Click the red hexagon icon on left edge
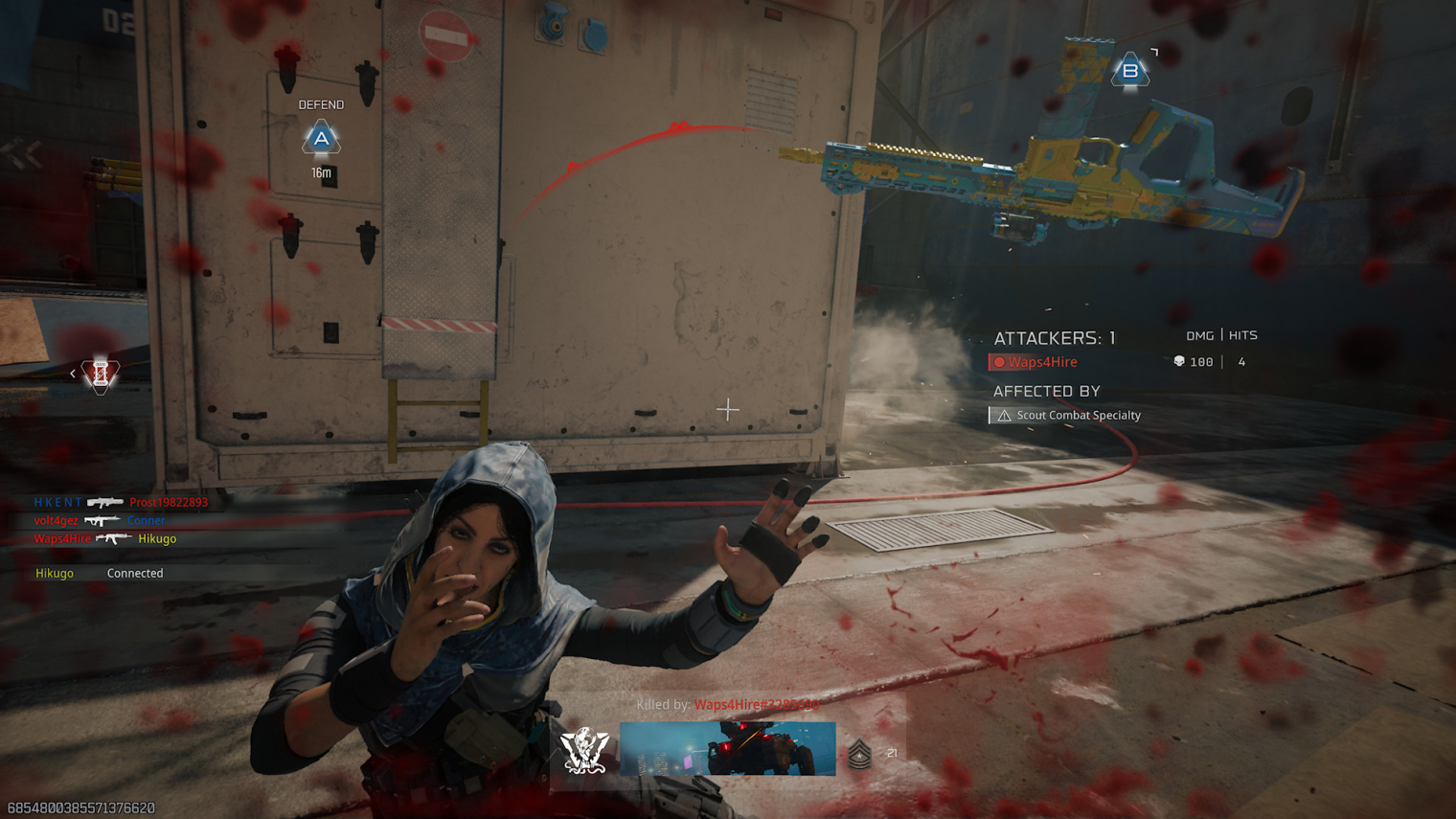 click(x=100, y=375)
